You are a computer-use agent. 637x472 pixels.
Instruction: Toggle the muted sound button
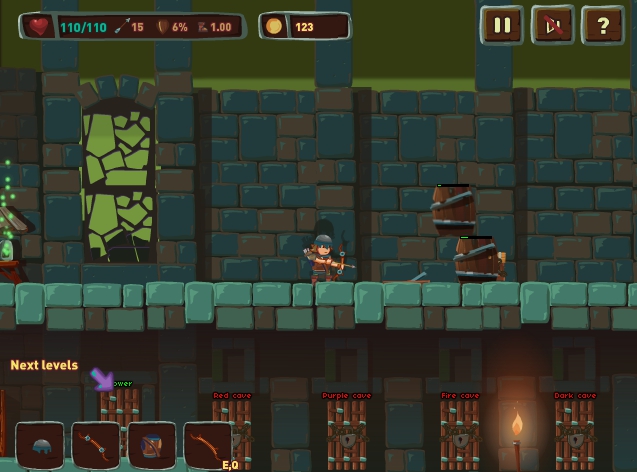[552, 26]
